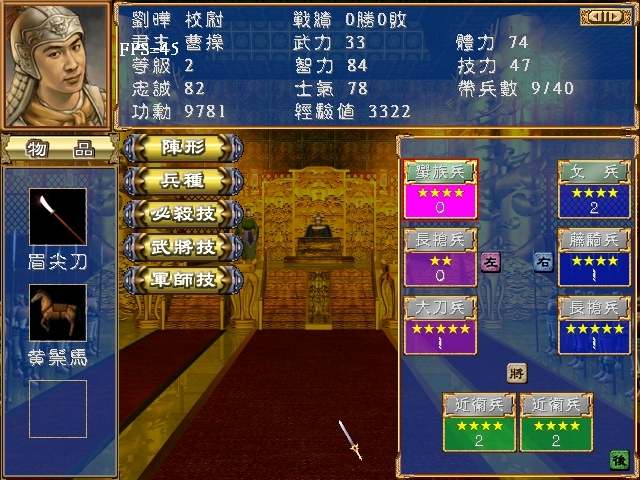Click the golden button atop the stats panel
640x480 pixels.
click(x=602, y=16)
